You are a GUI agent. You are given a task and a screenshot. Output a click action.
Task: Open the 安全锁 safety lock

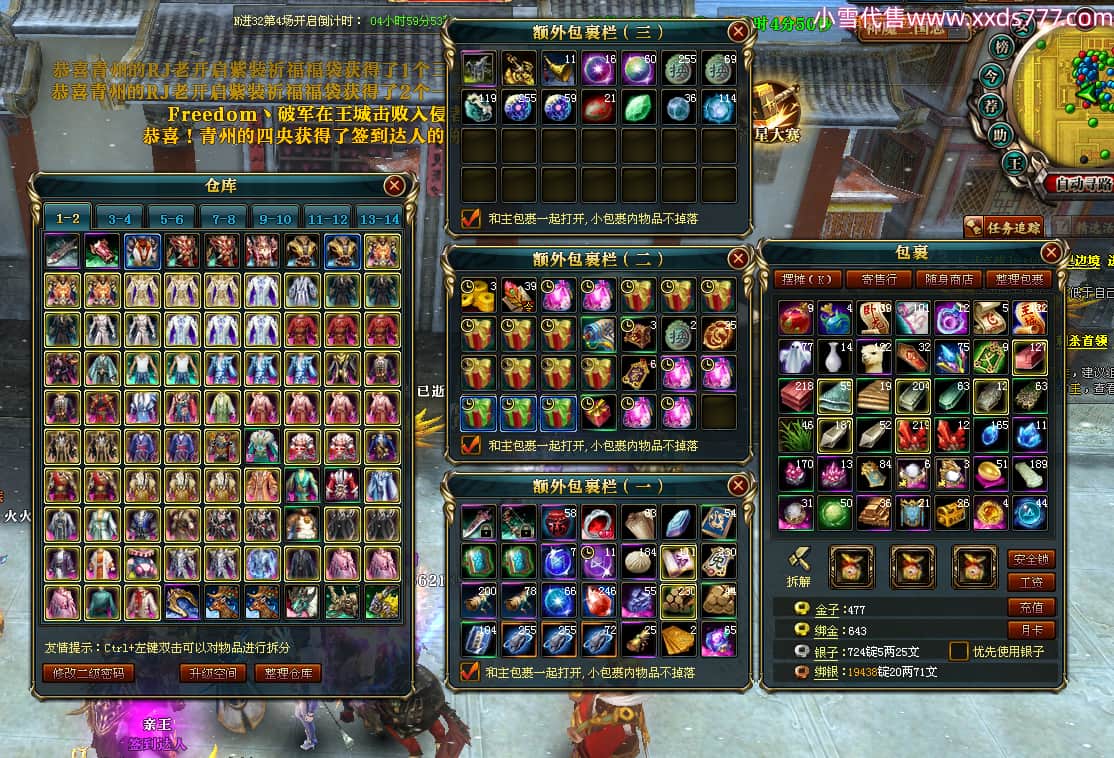click(x=1031, y=559)
